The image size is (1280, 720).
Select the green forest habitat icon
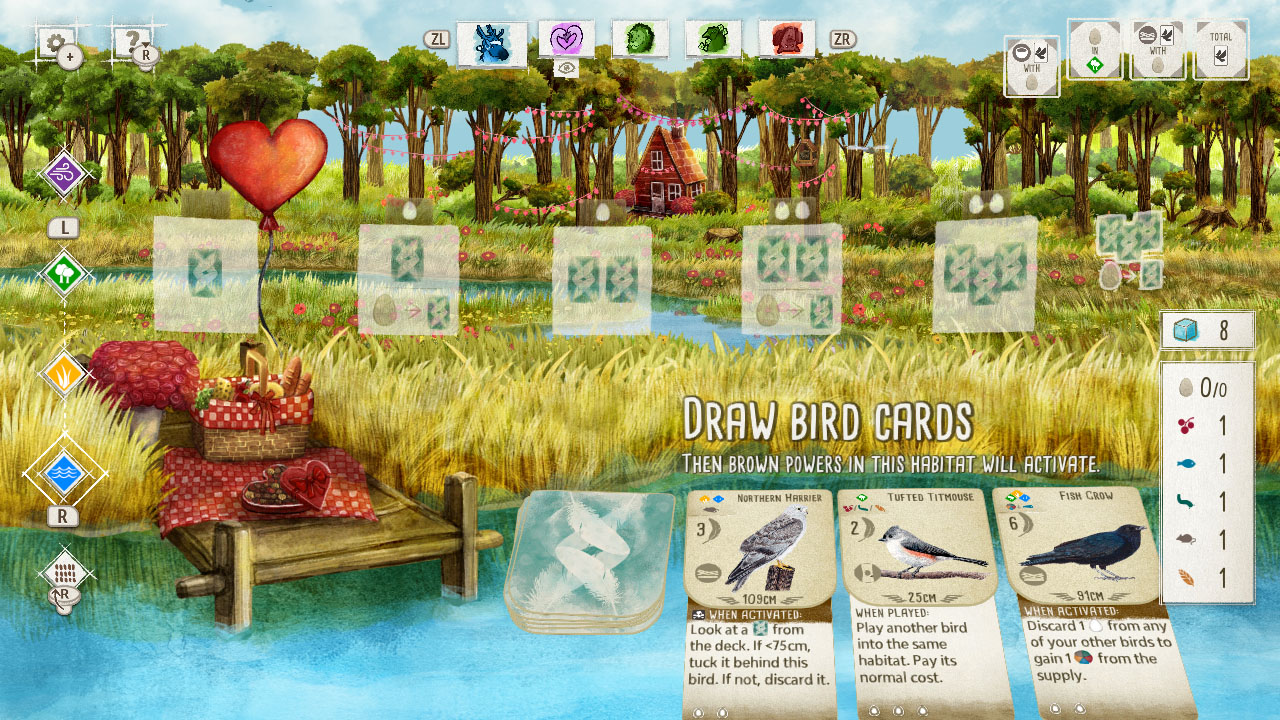[65, 270]
